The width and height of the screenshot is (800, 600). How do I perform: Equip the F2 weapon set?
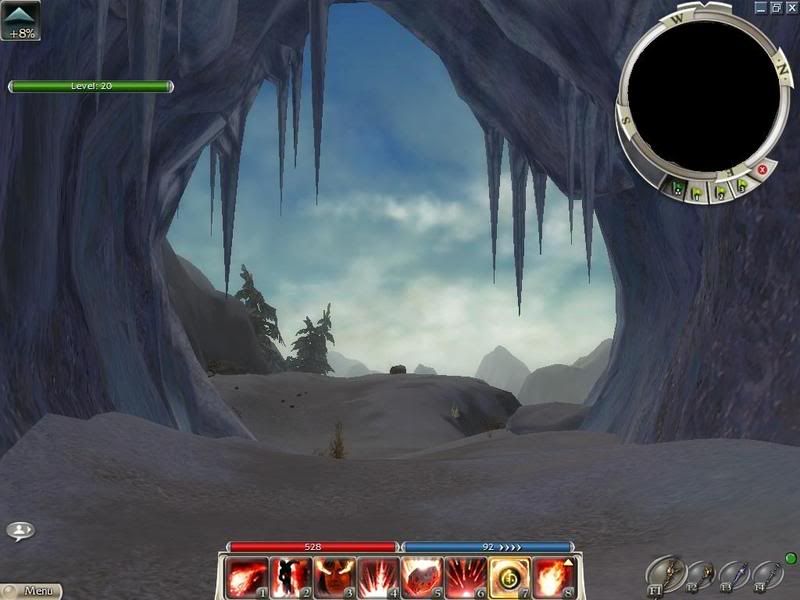[699, 573]
